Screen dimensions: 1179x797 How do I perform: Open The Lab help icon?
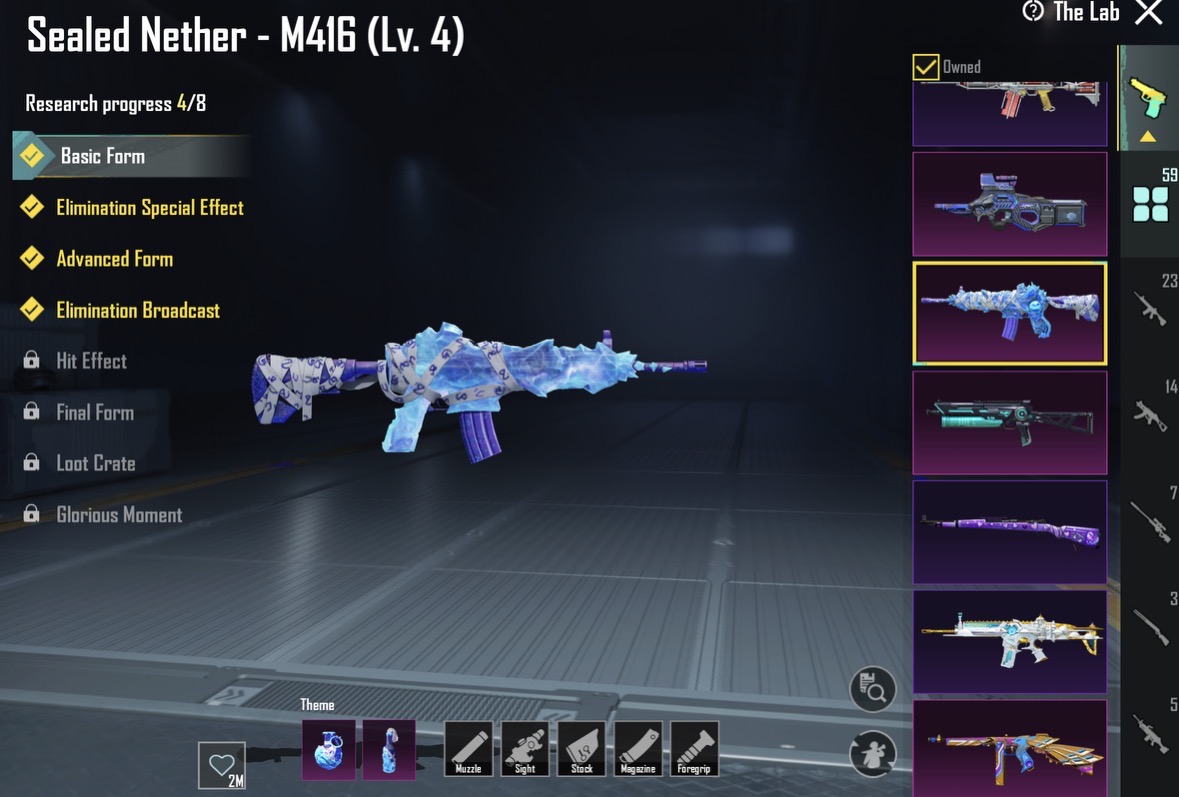pos(1033,12)
